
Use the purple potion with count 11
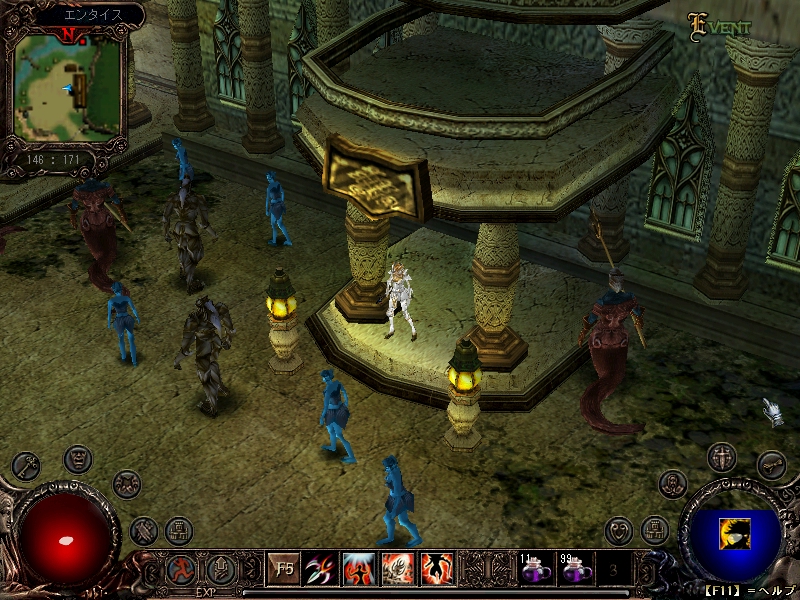[x=535, y=571]
